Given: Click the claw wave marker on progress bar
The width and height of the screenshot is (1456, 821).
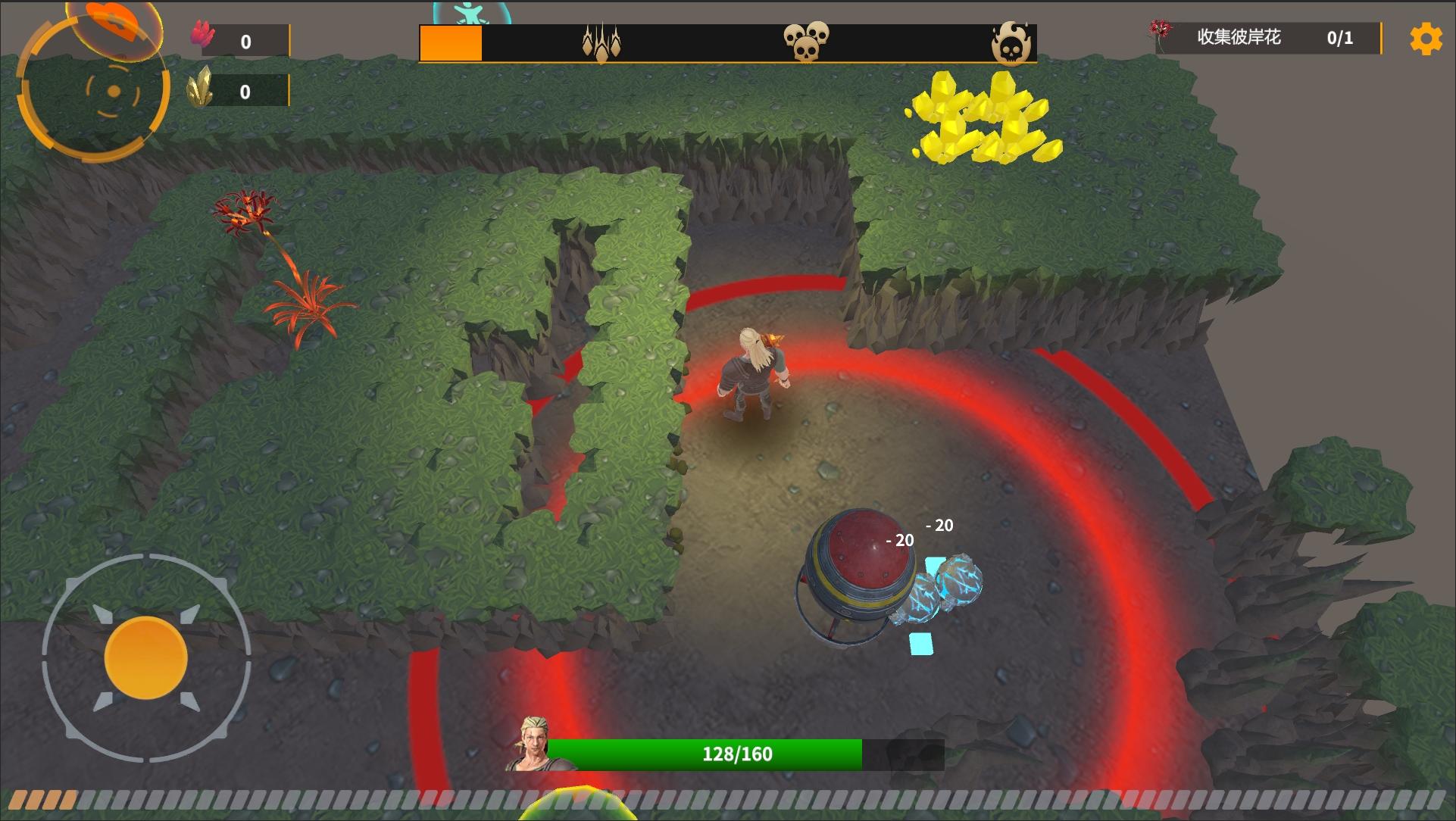Looking at the screenshot, I should click(x=601, y=42).
